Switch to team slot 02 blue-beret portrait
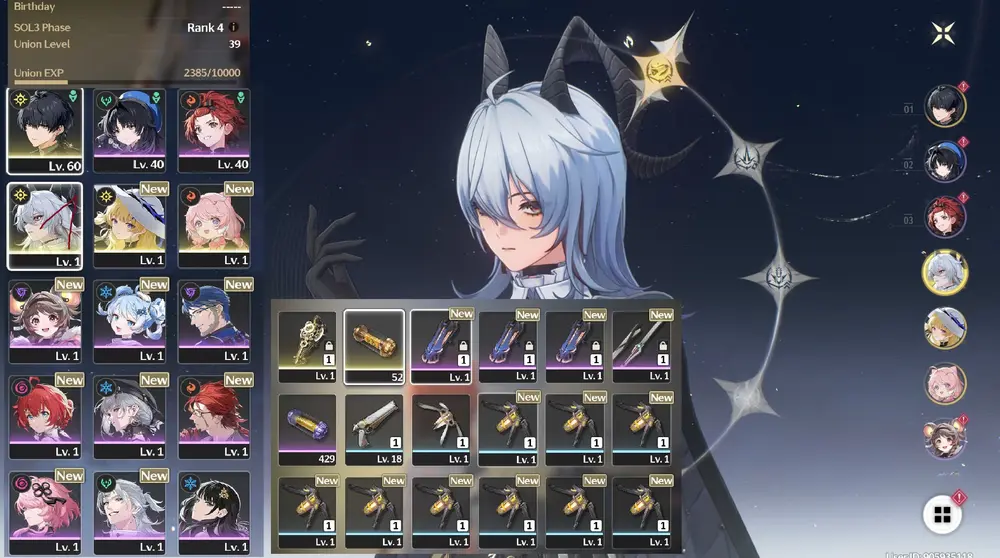This screenshot has height=558, width=1000. click(944, 162)
